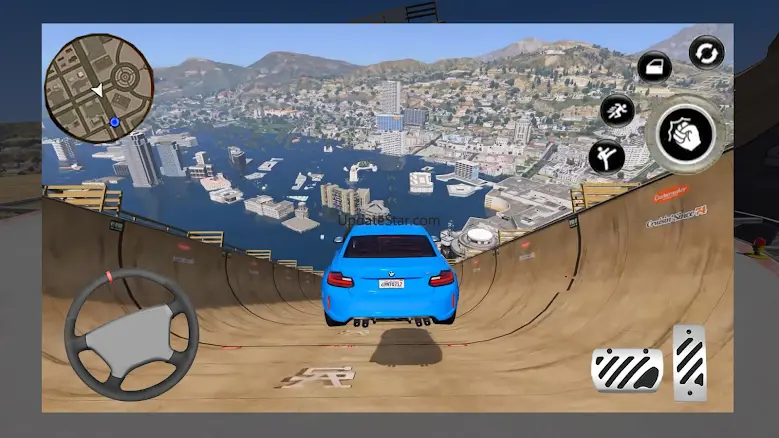Tap the large fist punch button

click(685, 132)
